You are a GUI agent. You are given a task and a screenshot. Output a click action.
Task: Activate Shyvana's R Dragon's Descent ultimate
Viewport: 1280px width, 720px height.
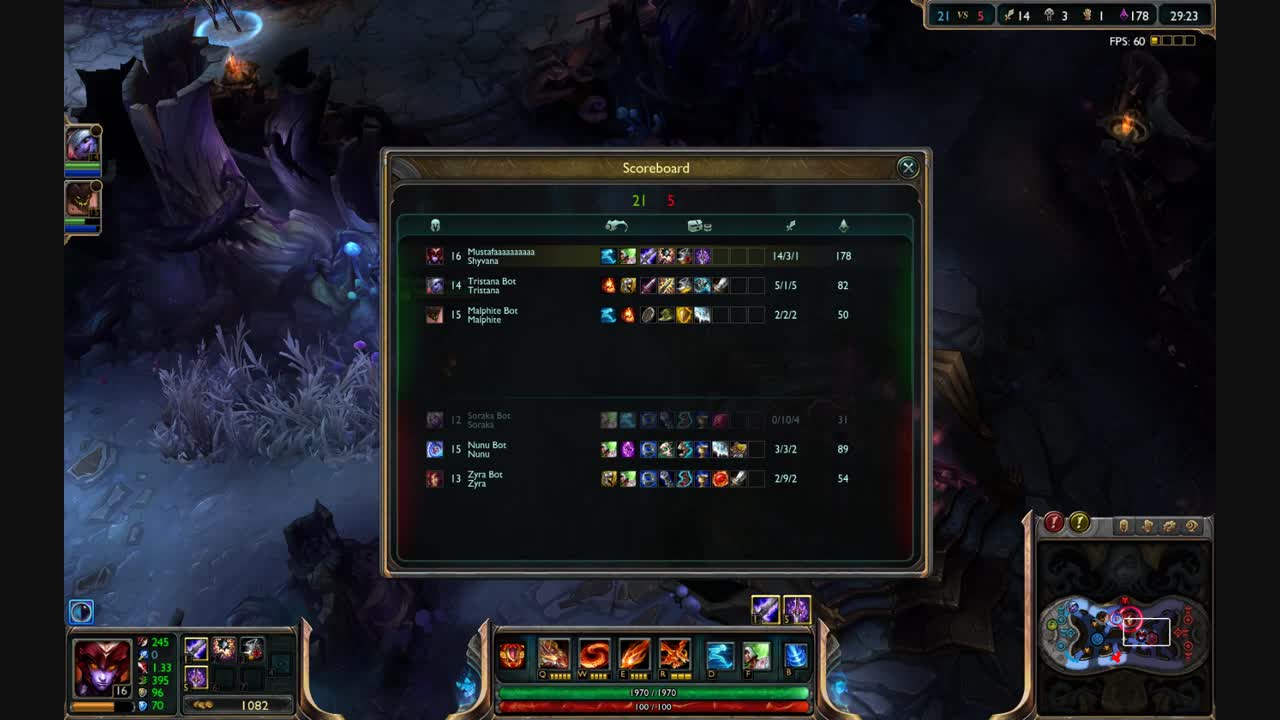[x=674, y=656]
